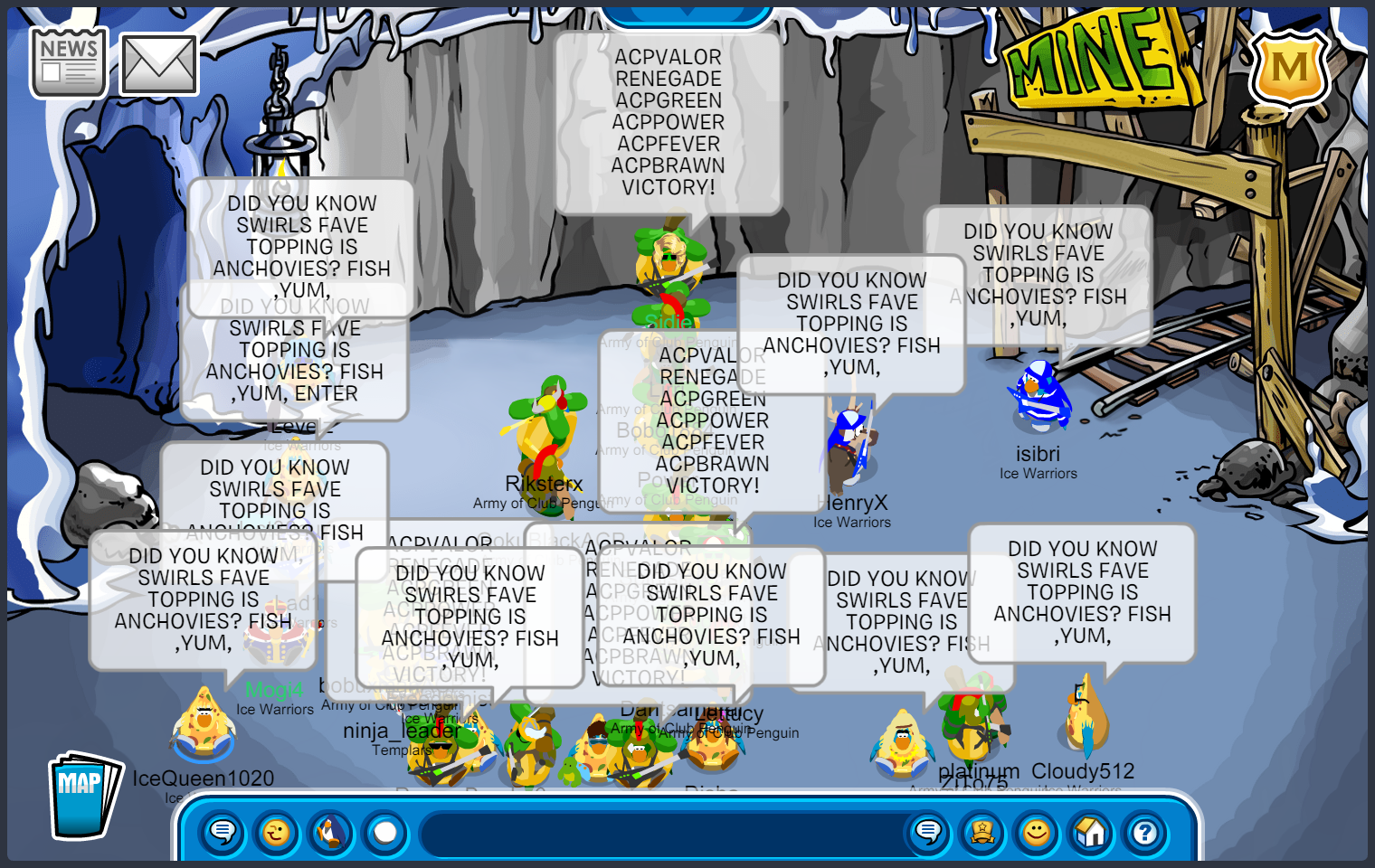Select the snowball throw button
1375x868 pixels.
[385, 832]
